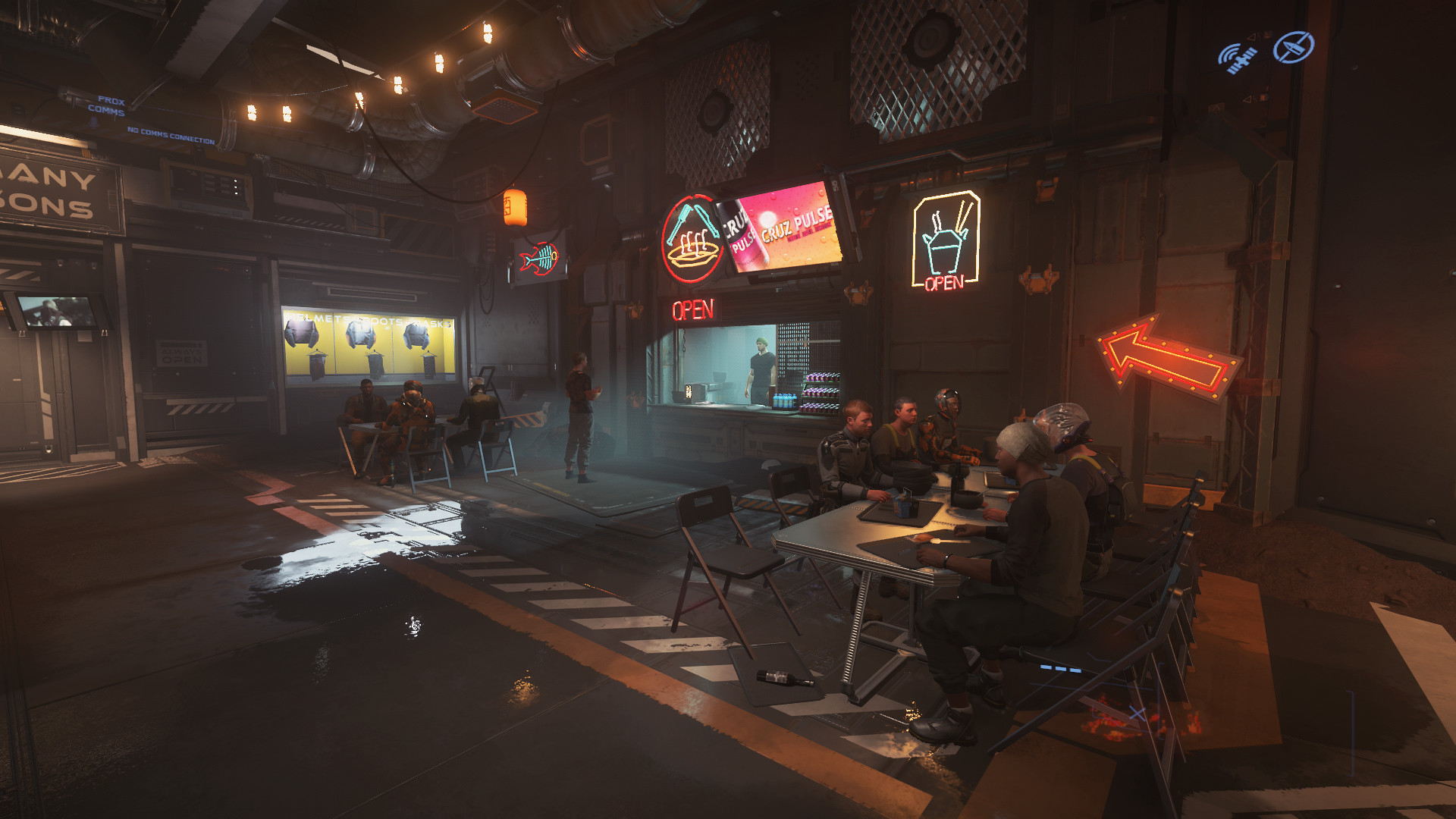Click the satellite comms signal icon

coord(1237,58)
